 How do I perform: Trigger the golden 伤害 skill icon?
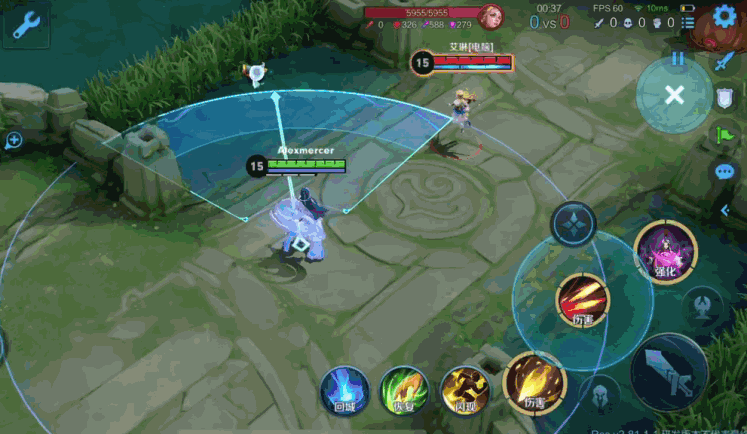click(x=535, y=382)
